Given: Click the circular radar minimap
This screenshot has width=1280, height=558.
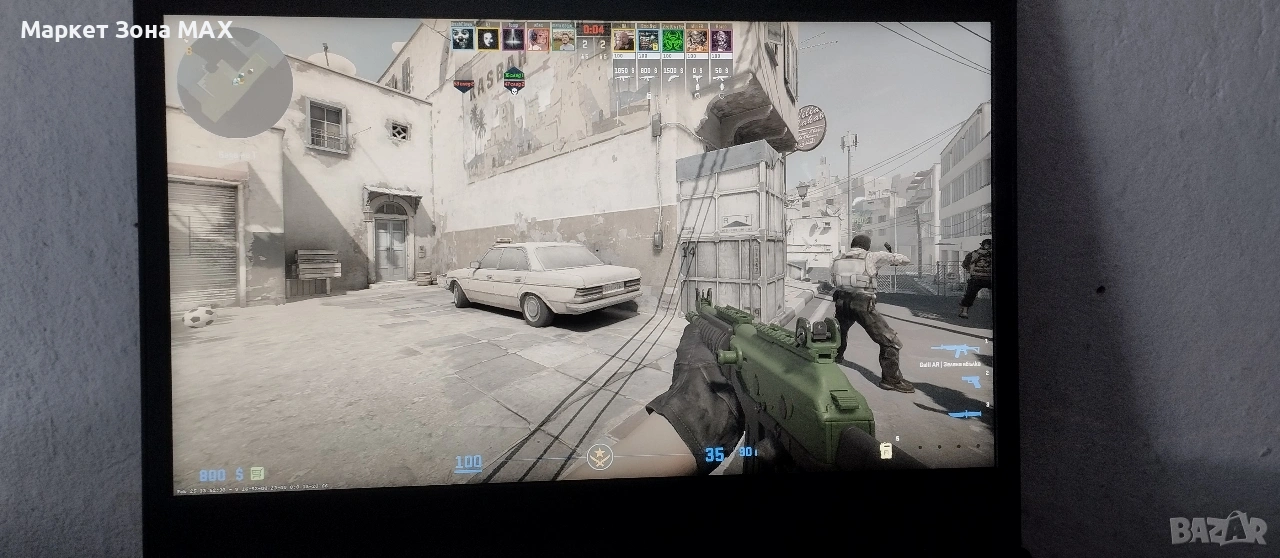Looking at the screenshot, I should point(234,82).
